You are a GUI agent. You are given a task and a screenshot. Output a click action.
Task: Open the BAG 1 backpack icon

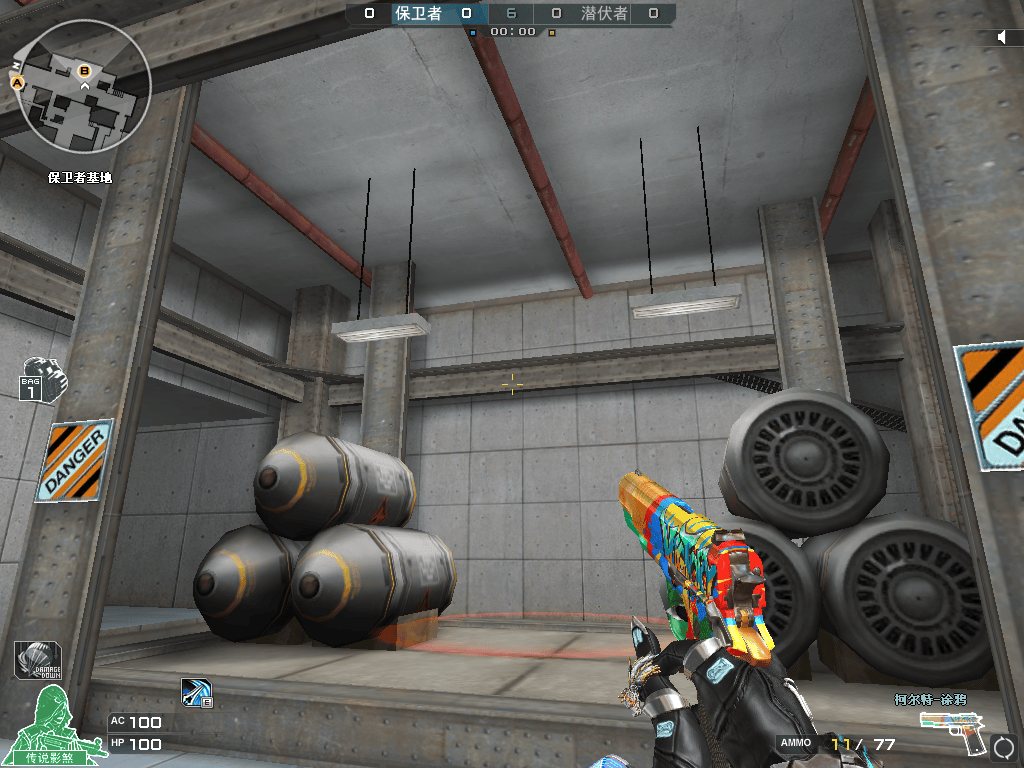(x=42, y=379)
